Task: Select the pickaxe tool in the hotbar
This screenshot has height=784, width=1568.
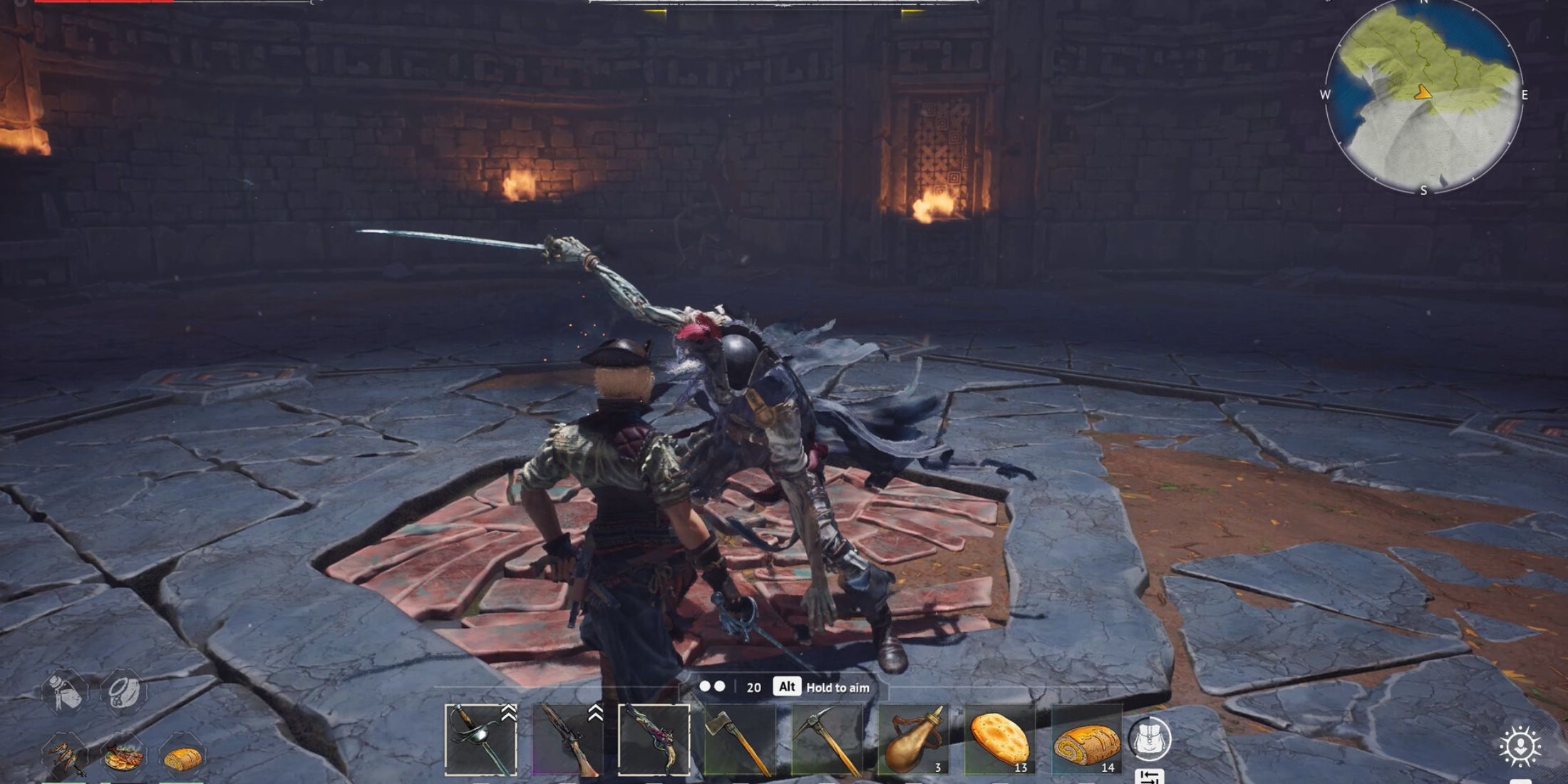Action: 827,738
